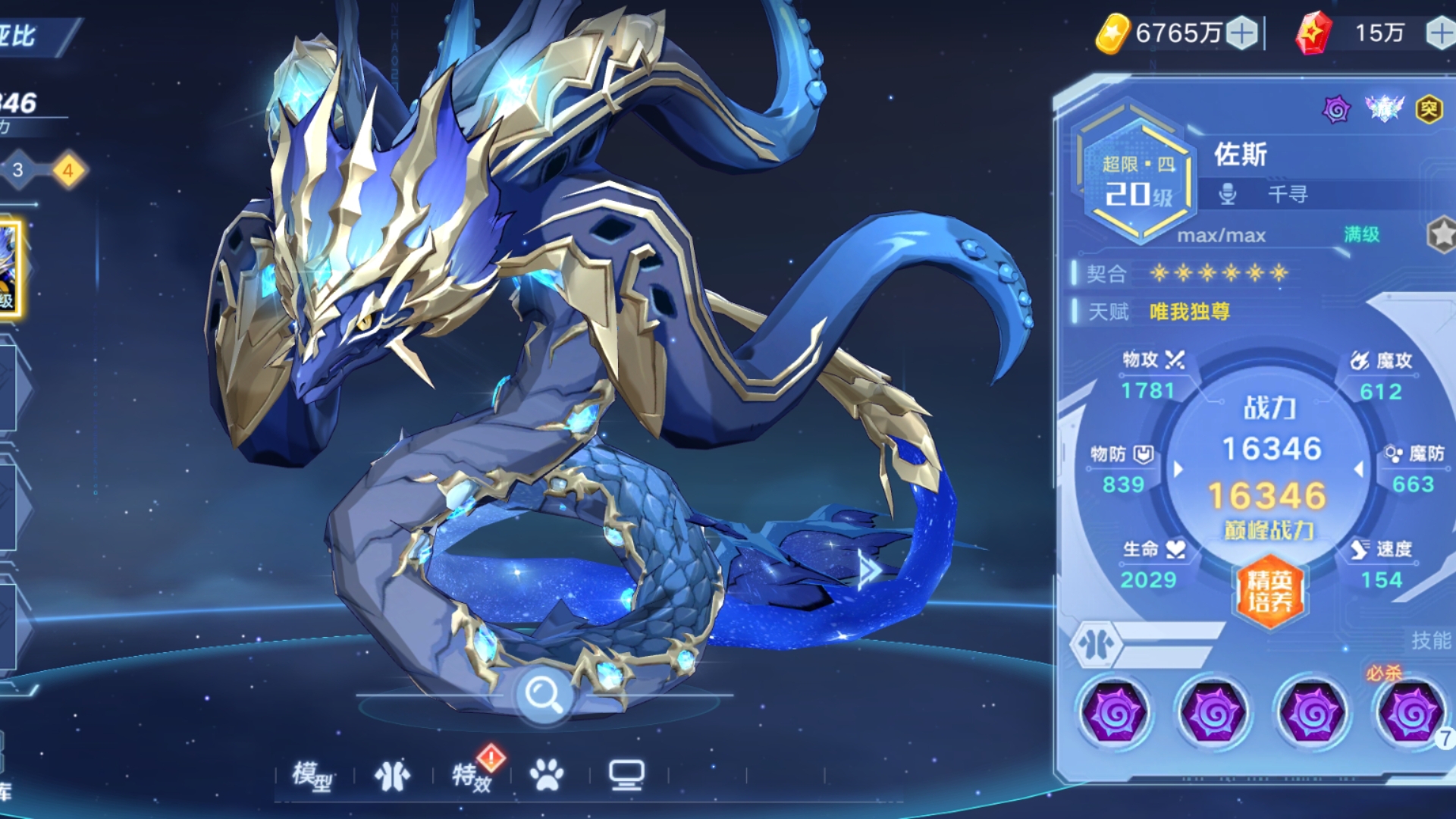This screenshot has height=819, width=1456.
Task: Open the yellow 突 breakthrough badge
Action: [1429, 110]
